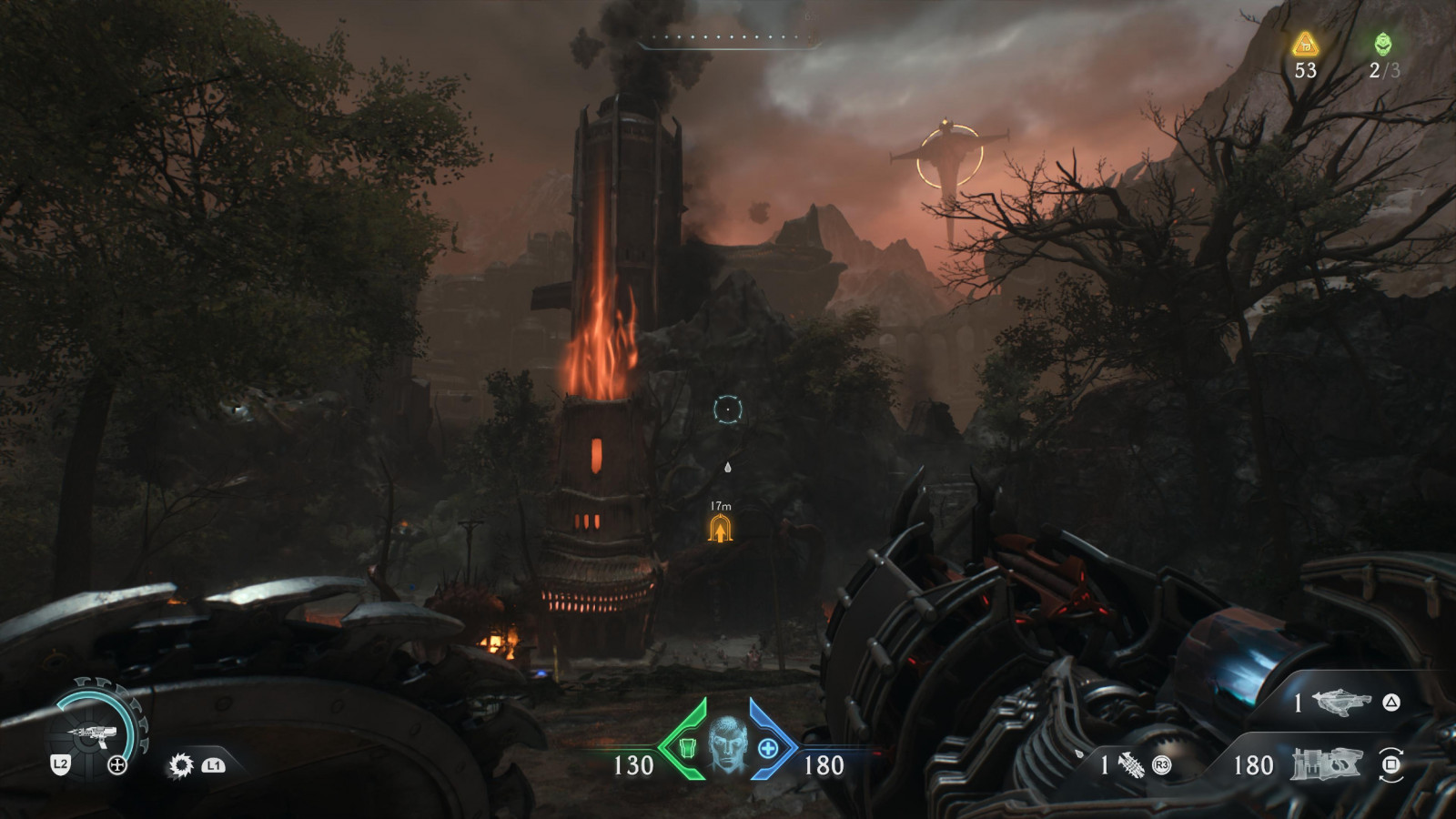This screenshot has height=819, width=1456.
Task: Select the orange objective marker at 17m
Action: pyautogui.click(x=720, y=529)
